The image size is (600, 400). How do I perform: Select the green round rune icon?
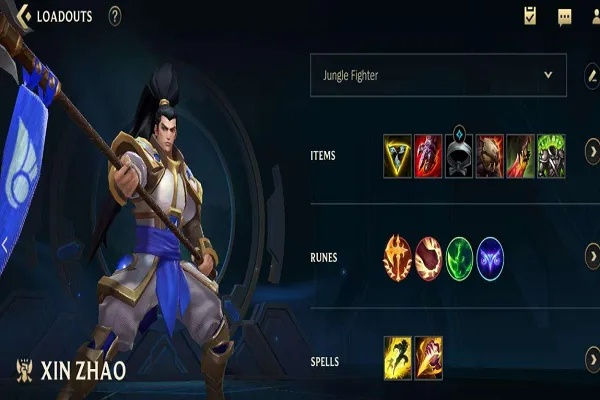pyautogui.click(x=460, y=256)
